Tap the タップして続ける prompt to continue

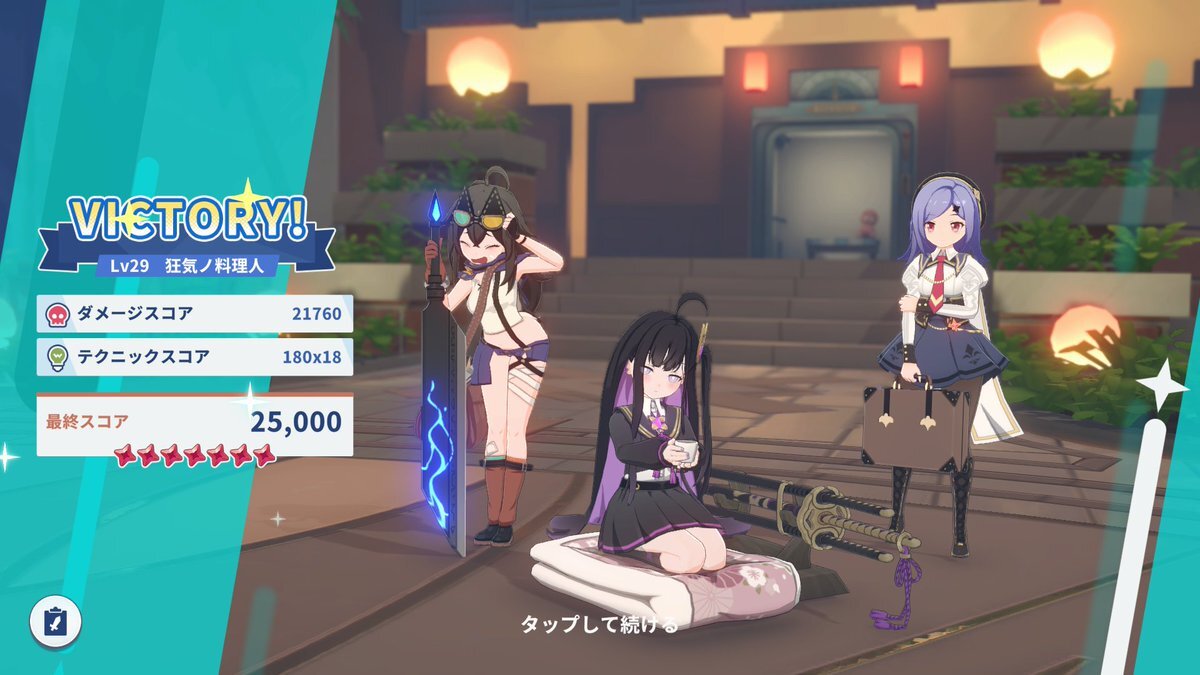pyautogui.click(x=599, y=625)
